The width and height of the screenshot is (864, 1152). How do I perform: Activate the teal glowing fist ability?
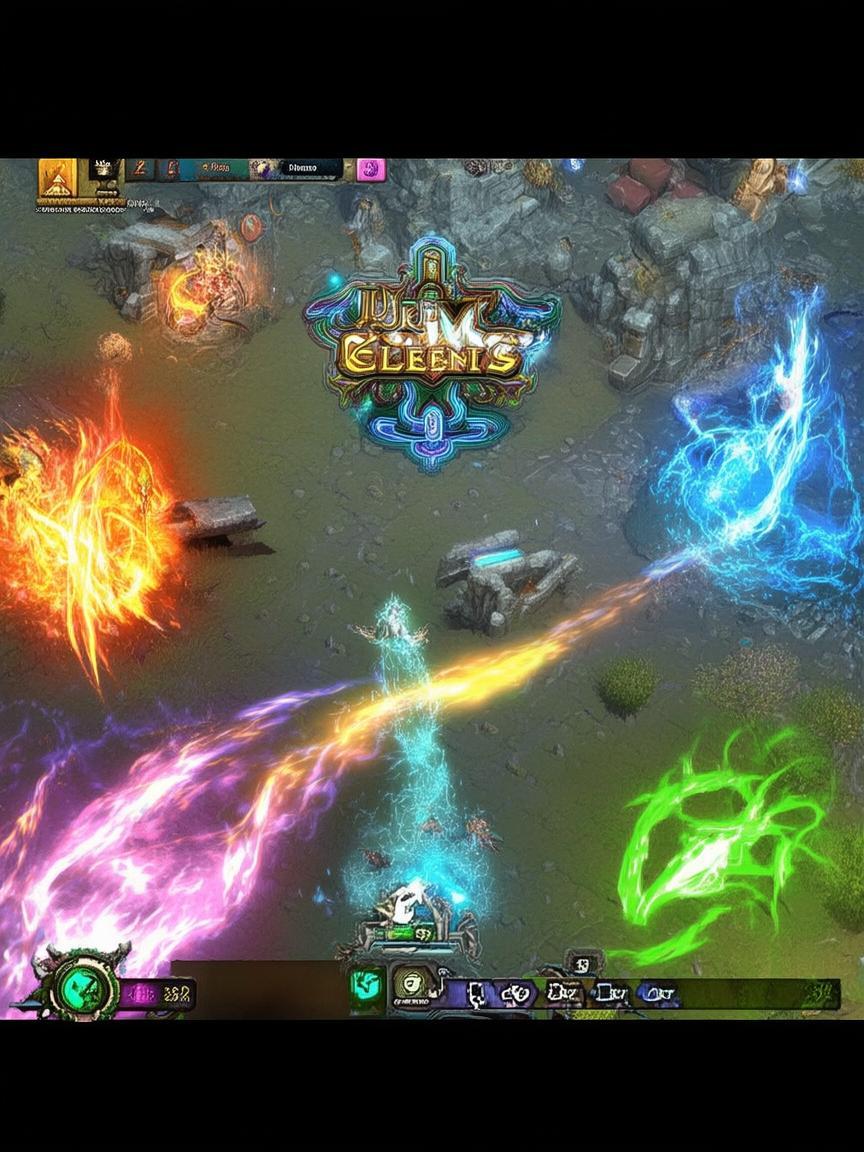tap(365, 986)
